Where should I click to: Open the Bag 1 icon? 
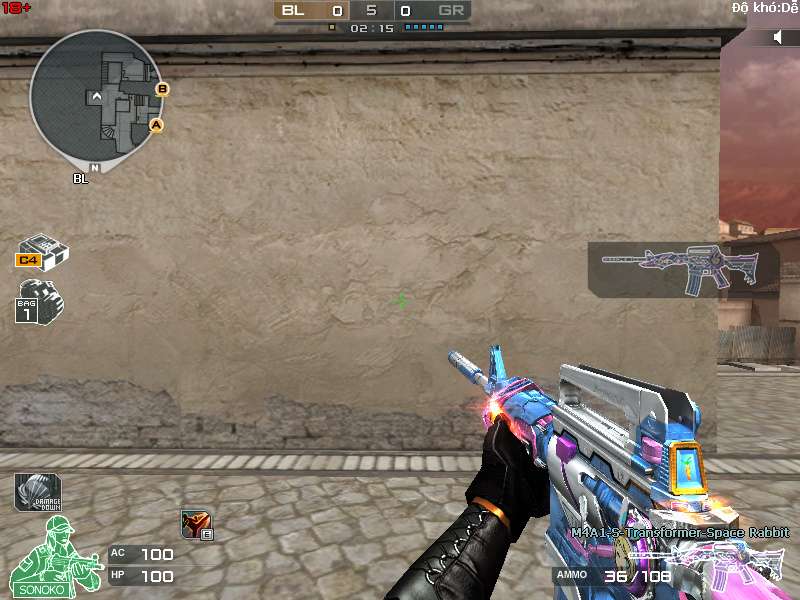point(39,300)
